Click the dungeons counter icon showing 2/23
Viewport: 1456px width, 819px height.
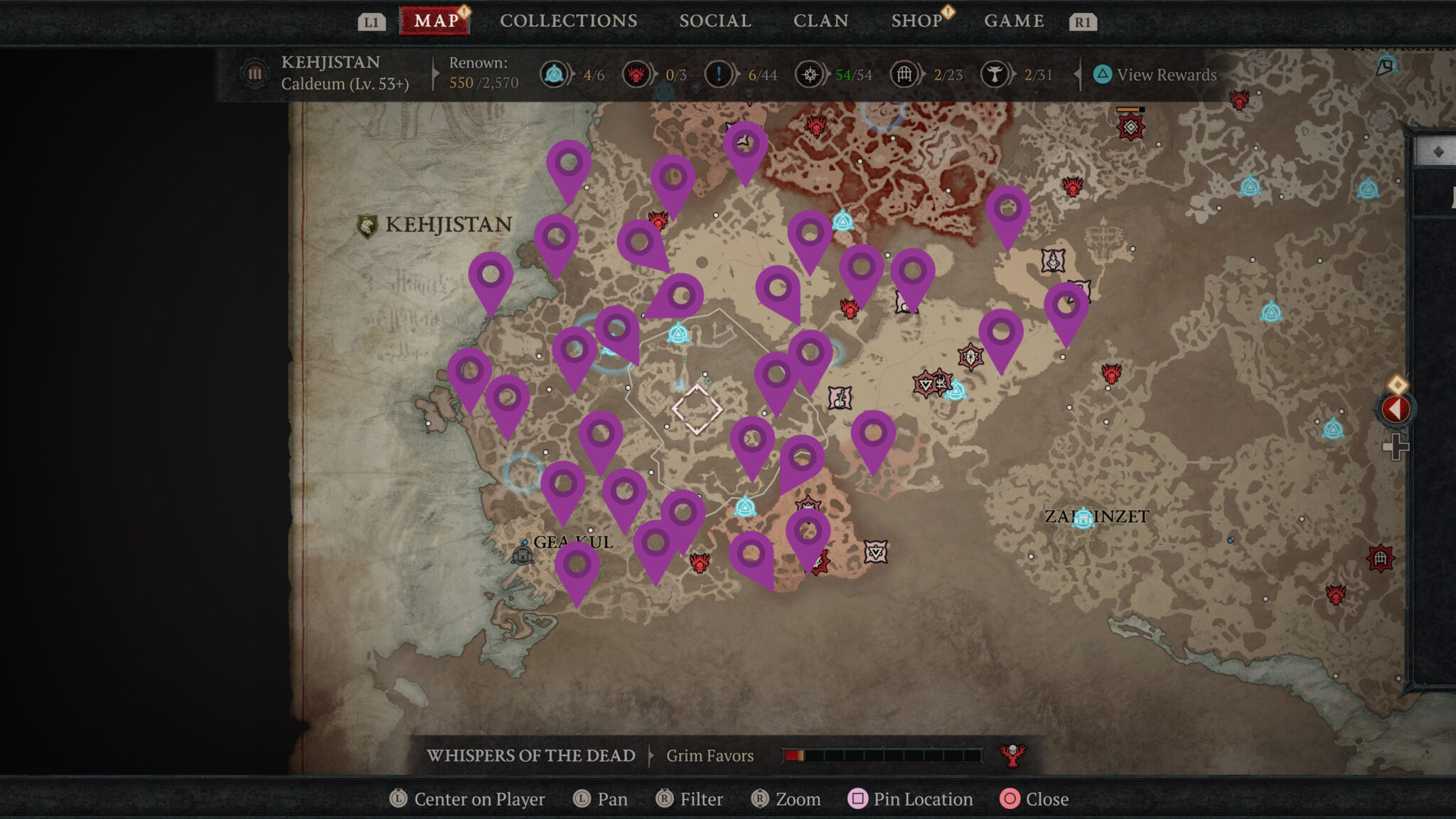904,73
